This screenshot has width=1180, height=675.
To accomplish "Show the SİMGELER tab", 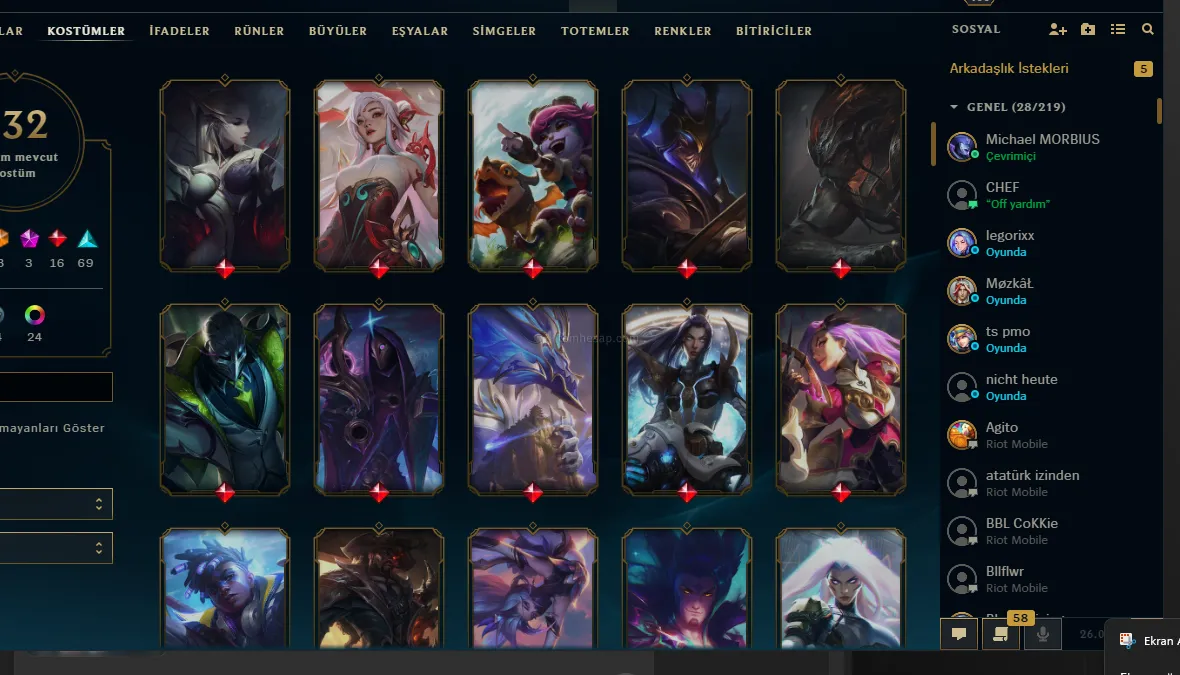I will click(504, 31).
